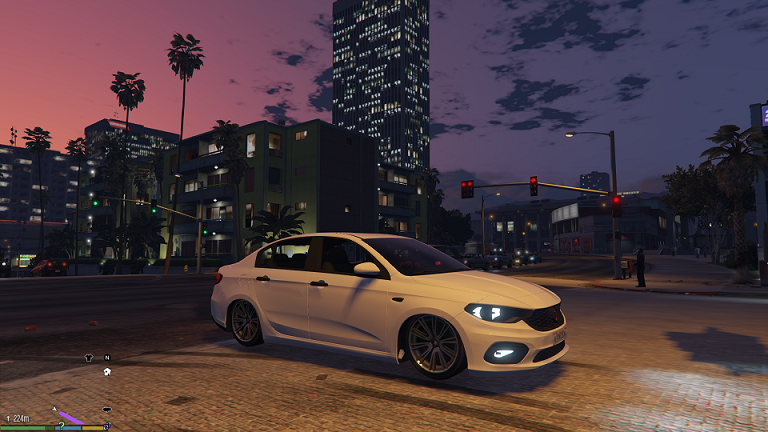This screenshot has height=432, width=768.
Task: Select the North compass marker
Action: pos(107,357)
